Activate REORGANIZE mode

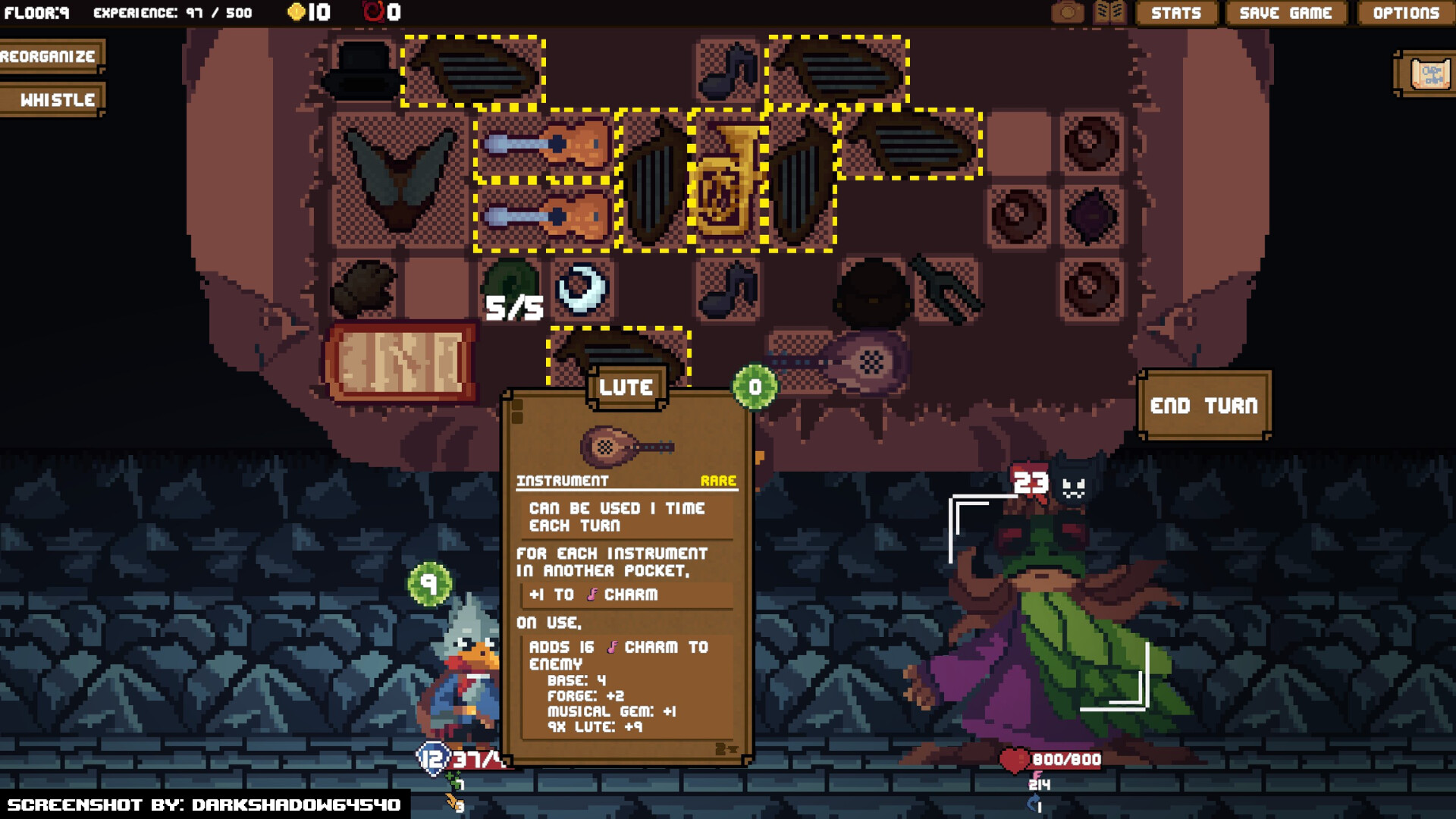[48, 55]
